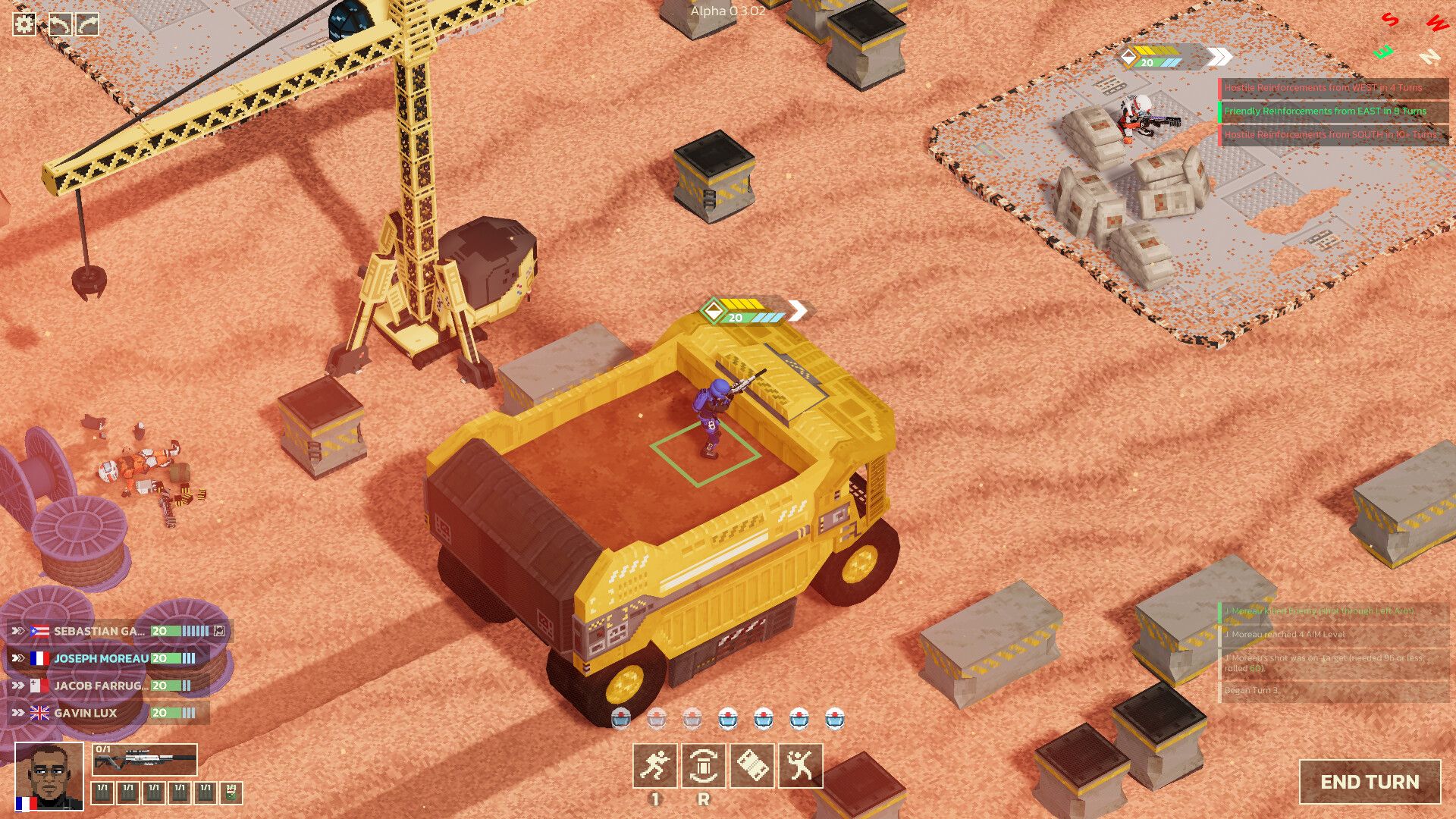Click the W marker on the compass
Viewport: 1456px width, 819px height.
click(x=1438, y=24)
